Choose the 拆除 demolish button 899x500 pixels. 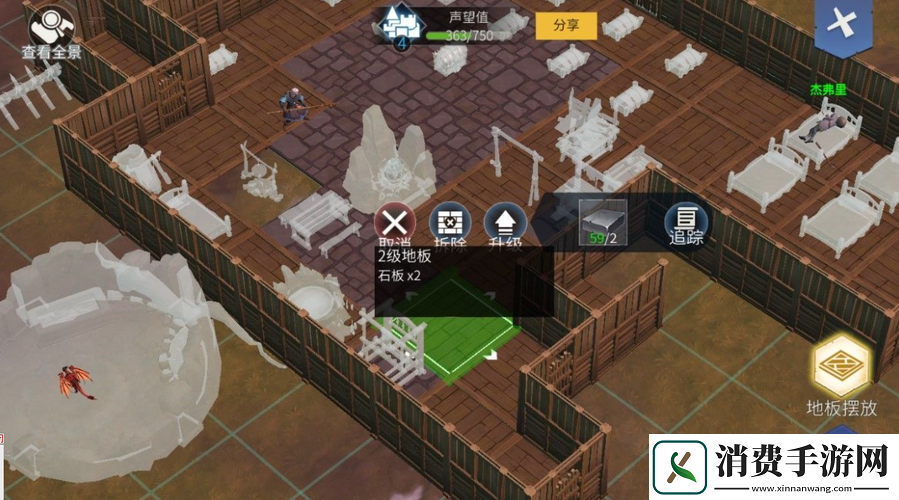click(449, 222)
